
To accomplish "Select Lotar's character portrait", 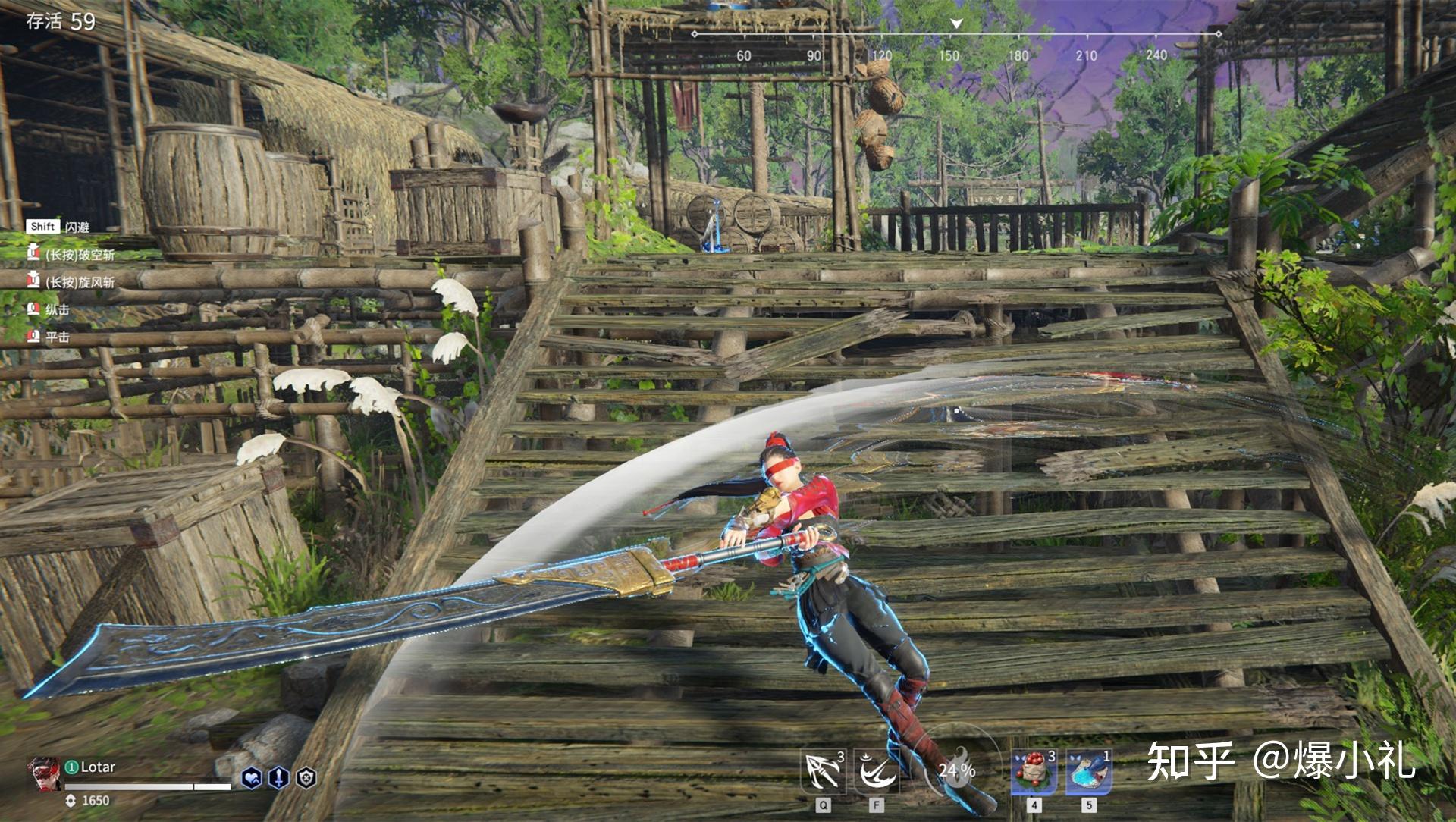I will (x=45, y=773).
